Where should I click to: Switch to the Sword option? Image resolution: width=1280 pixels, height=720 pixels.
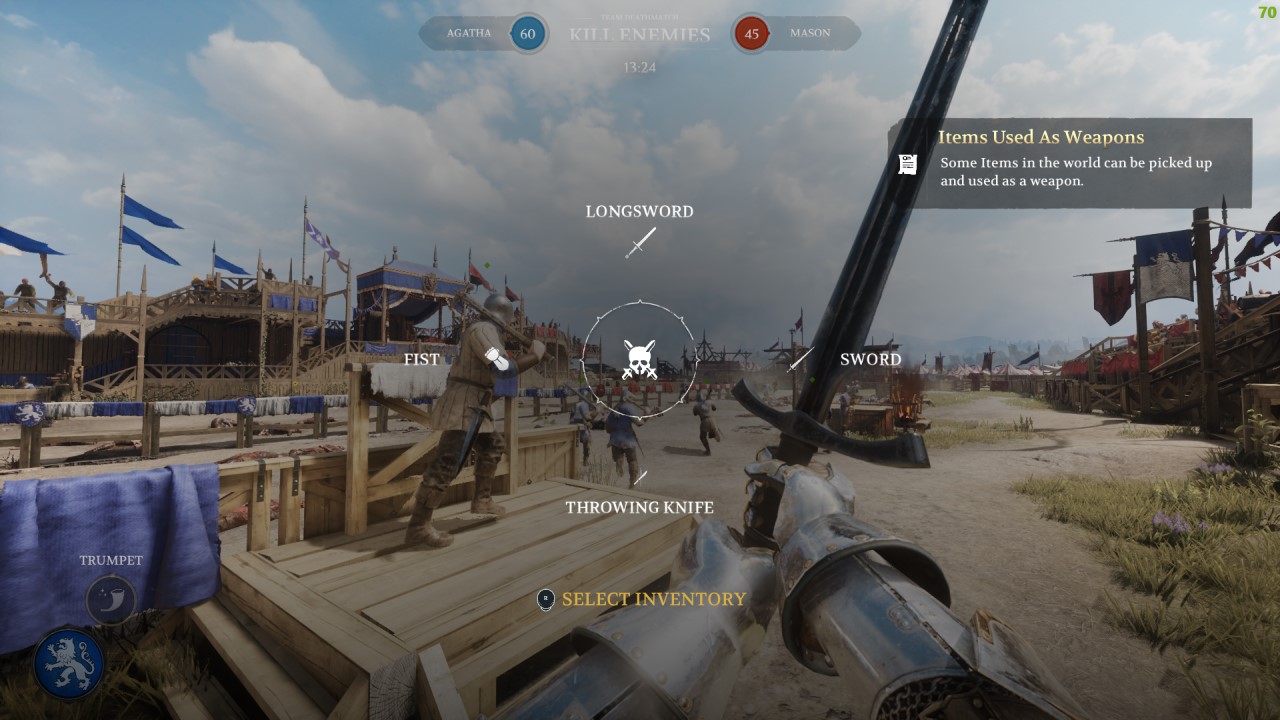click(x=800, y=359)
